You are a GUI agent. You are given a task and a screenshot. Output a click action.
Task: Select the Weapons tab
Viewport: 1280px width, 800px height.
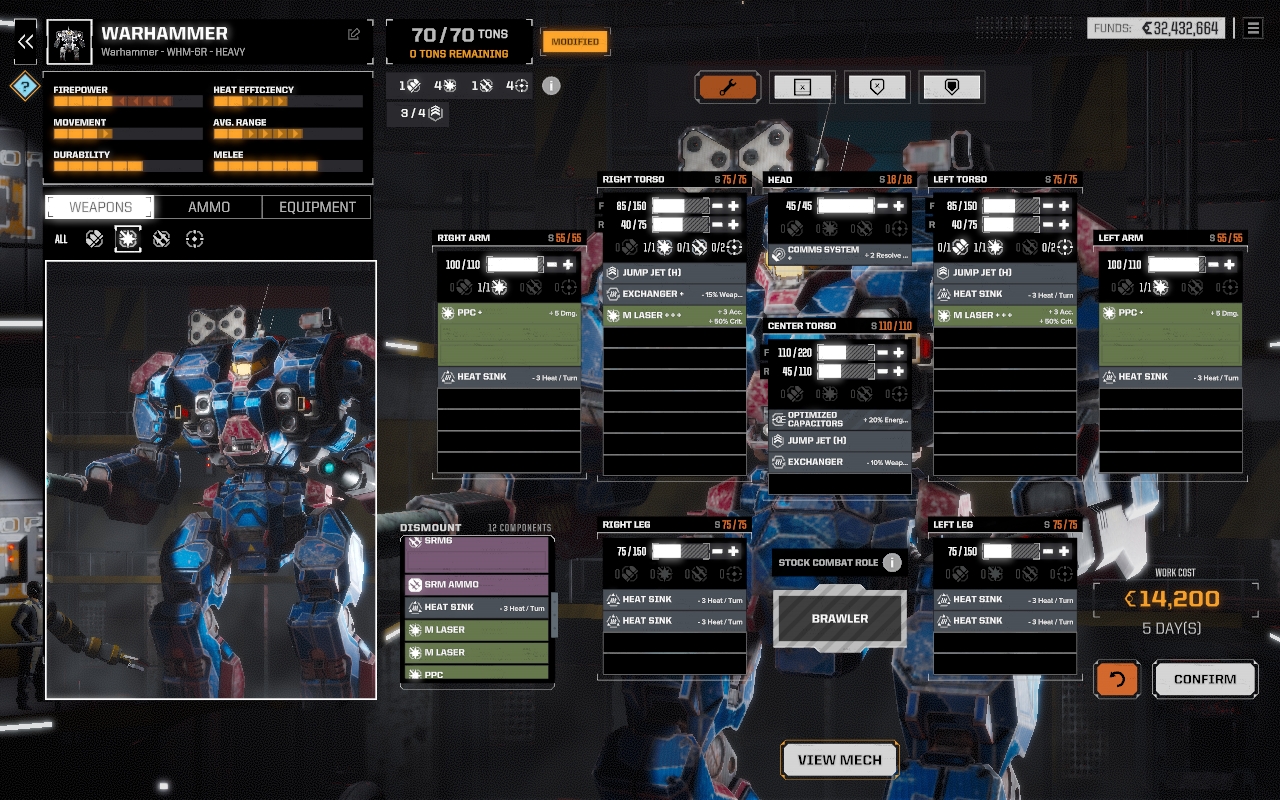coord(100,207)
